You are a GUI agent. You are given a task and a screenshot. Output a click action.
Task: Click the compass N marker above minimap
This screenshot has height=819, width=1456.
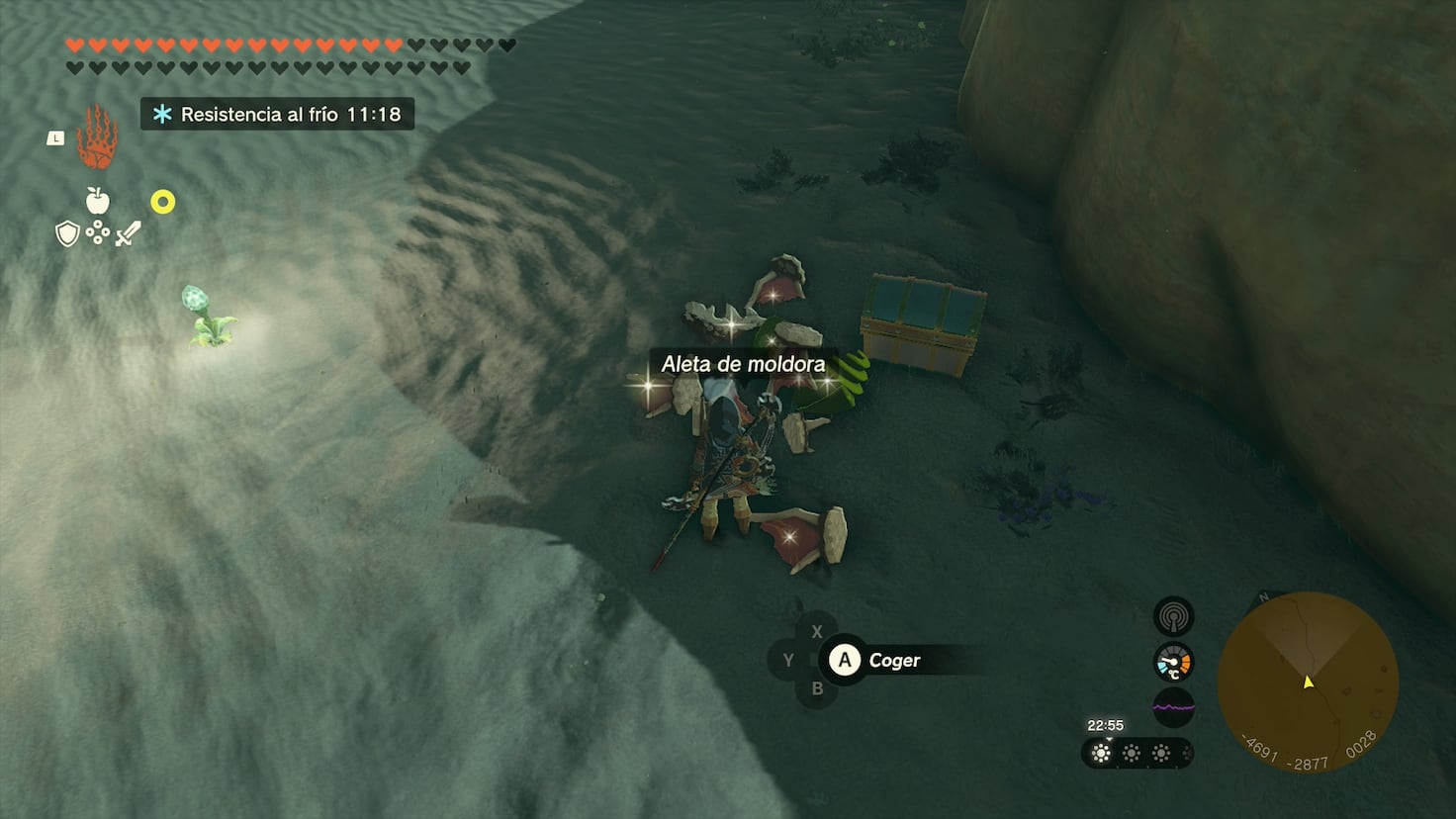[1263, 598]
